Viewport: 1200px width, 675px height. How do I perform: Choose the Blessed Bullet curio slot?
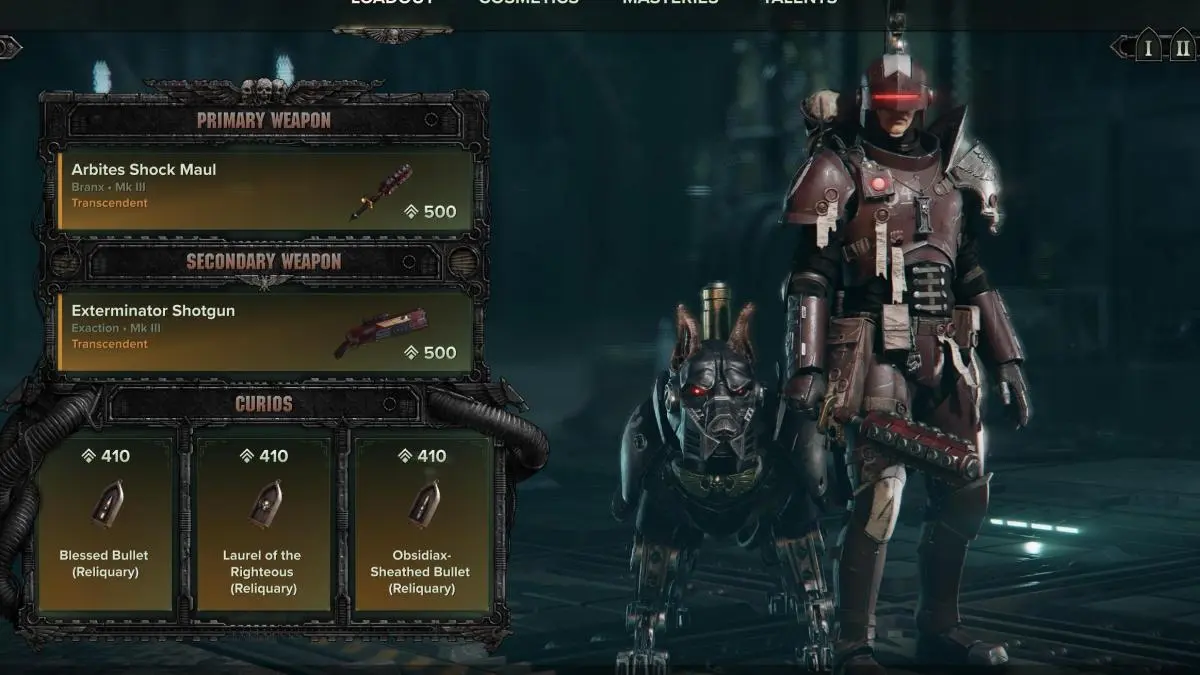coord(106,521)
